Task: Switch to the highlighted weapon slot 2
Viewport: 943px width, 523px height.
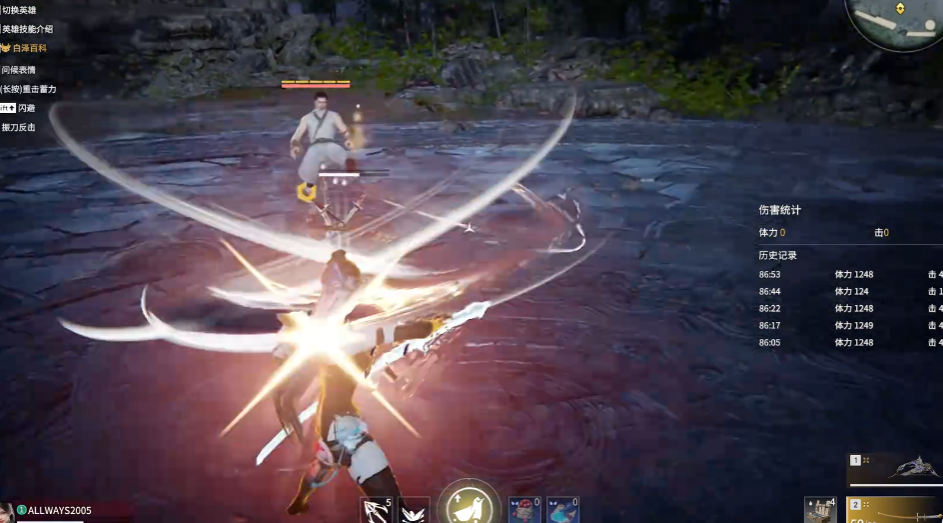Action: click(895, 510)
